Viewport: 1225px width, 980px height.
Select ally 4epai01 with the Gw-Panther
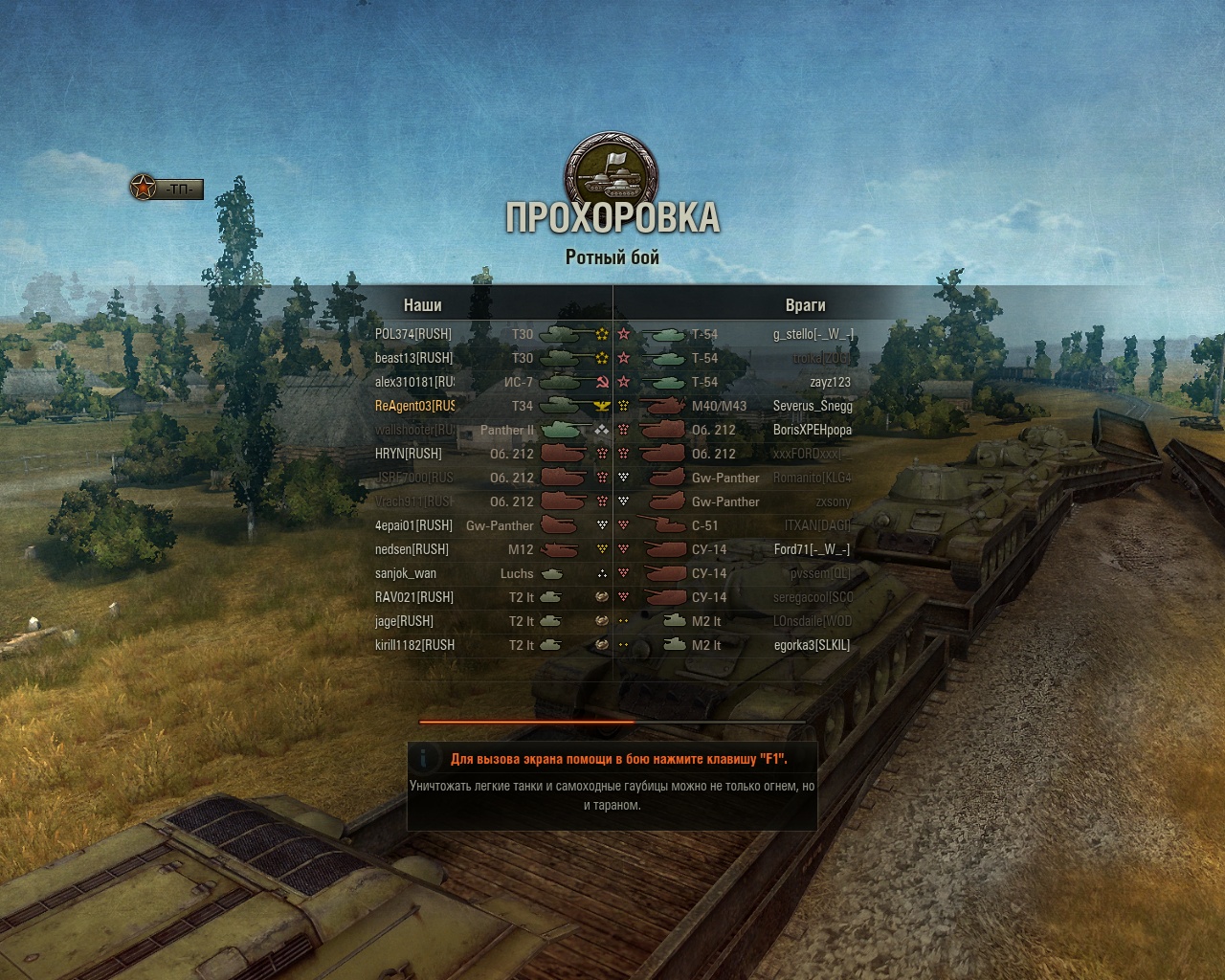(x=413, y=525)
